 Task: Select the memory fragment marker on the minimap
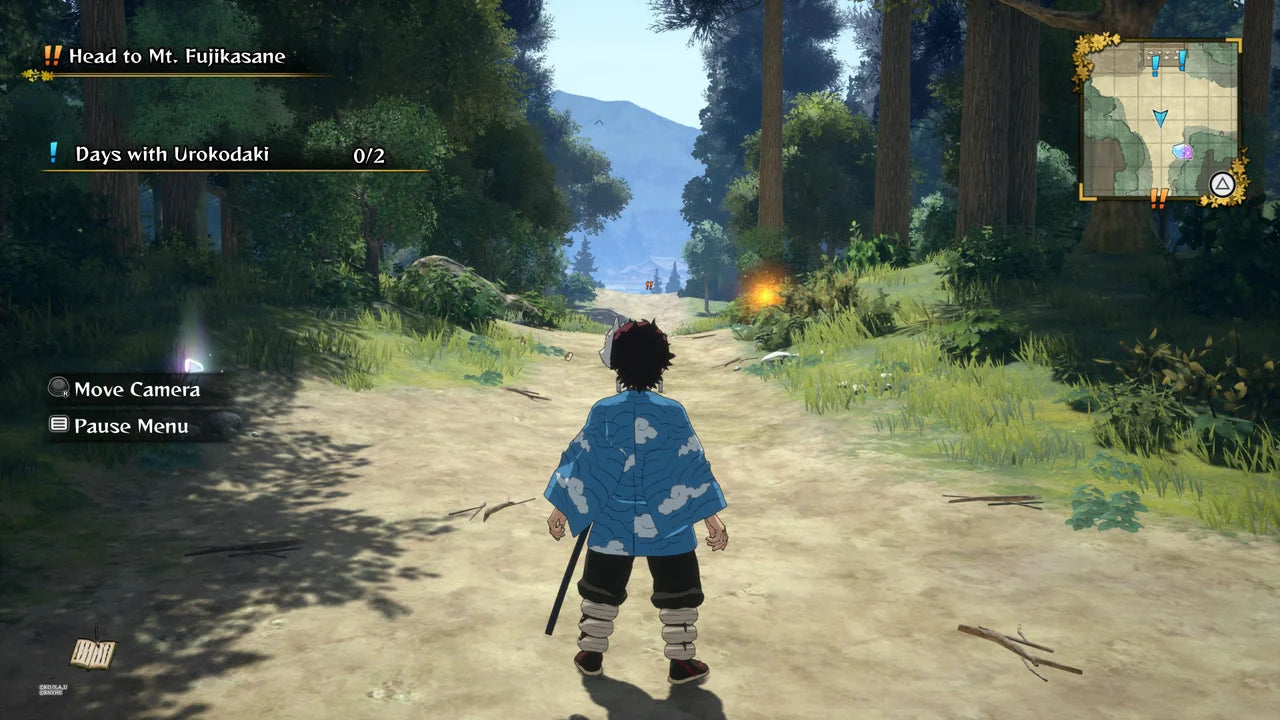[1182, 152]
